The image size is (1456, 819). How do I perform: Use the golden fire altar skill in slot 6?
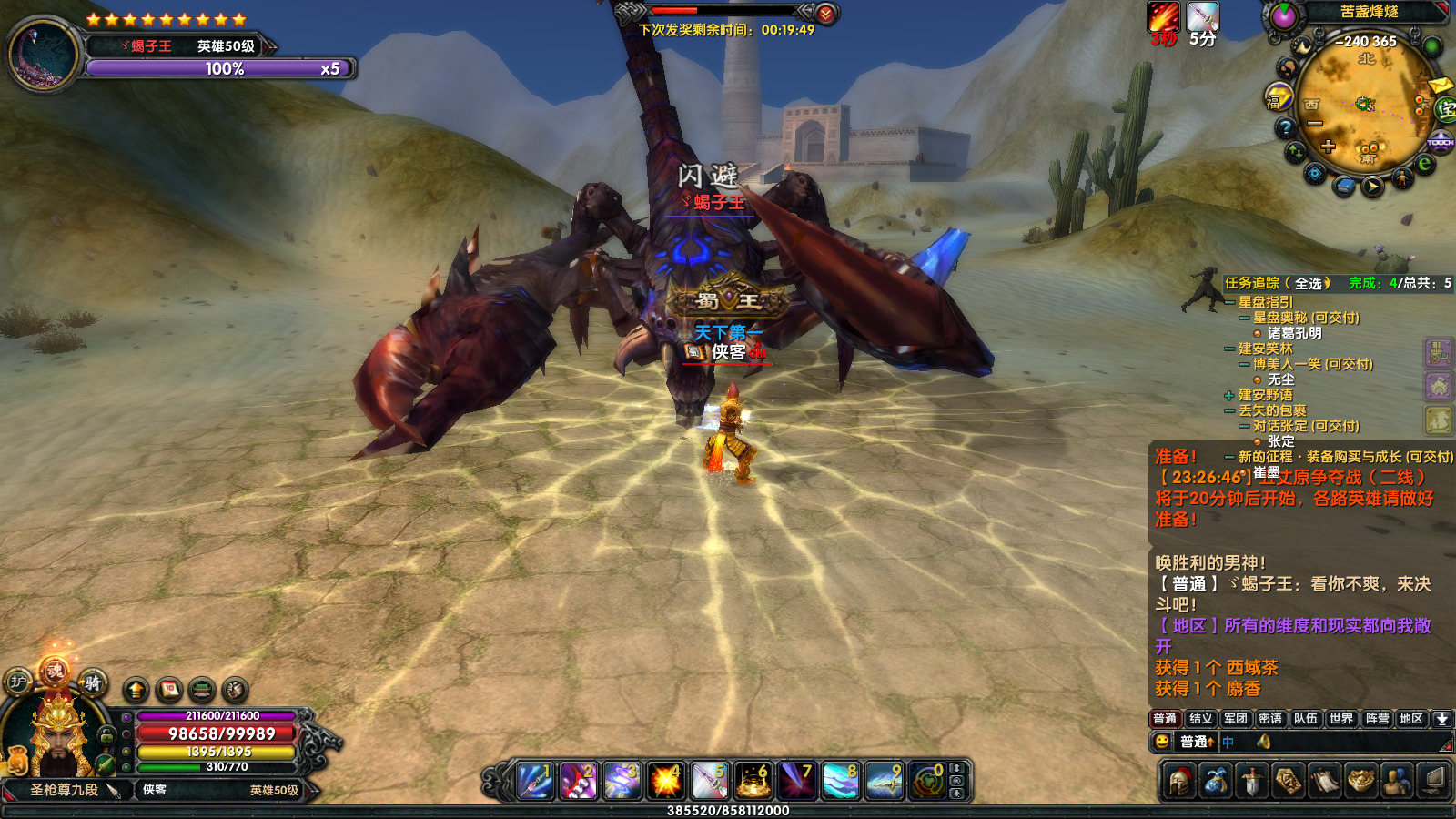[x=753, y=782]
